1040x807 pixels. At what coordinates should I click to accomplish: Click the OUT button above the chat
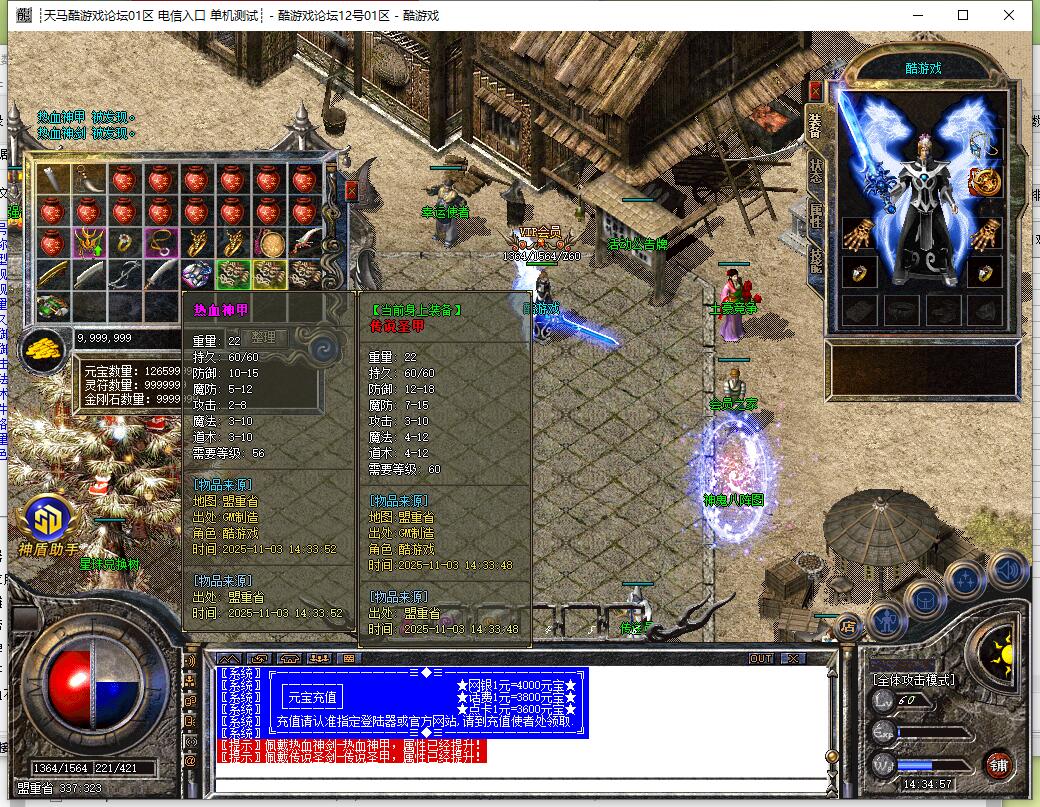(x=761, y=658)
